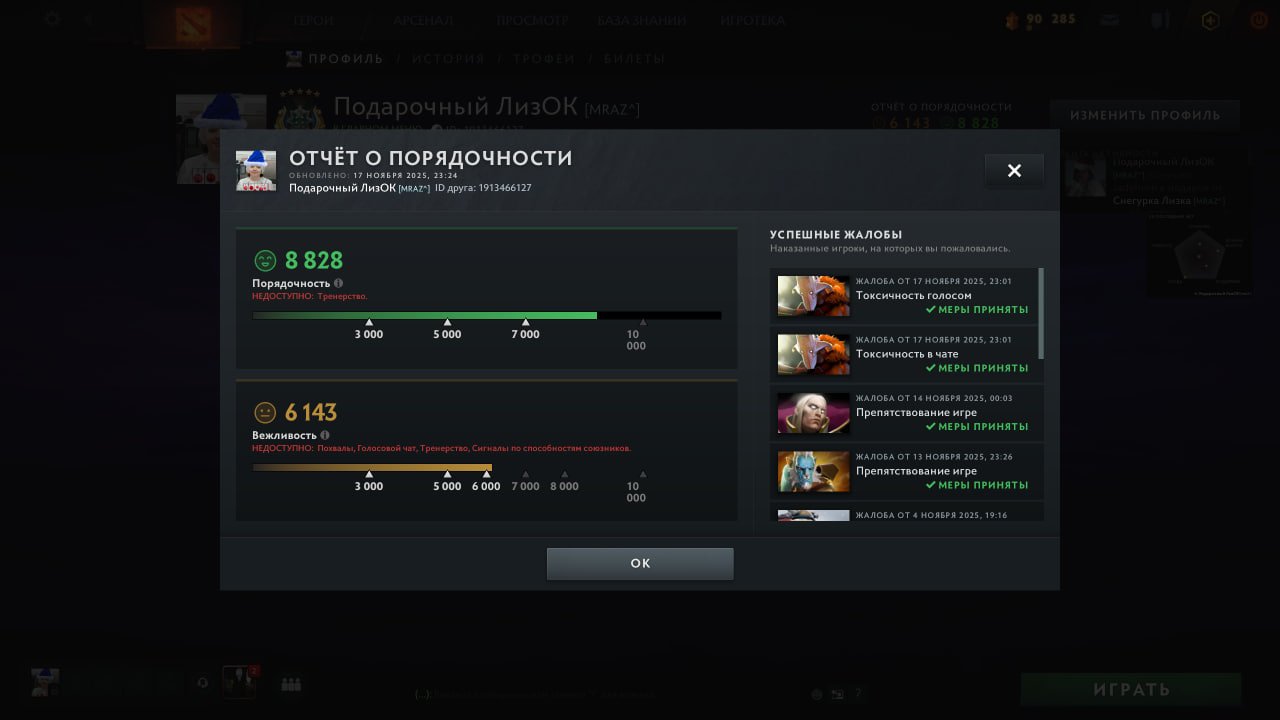This screenshot has height=720, width=1280.
Task: Click the back arrow next to the gear
Action: (x=88, y=18)
